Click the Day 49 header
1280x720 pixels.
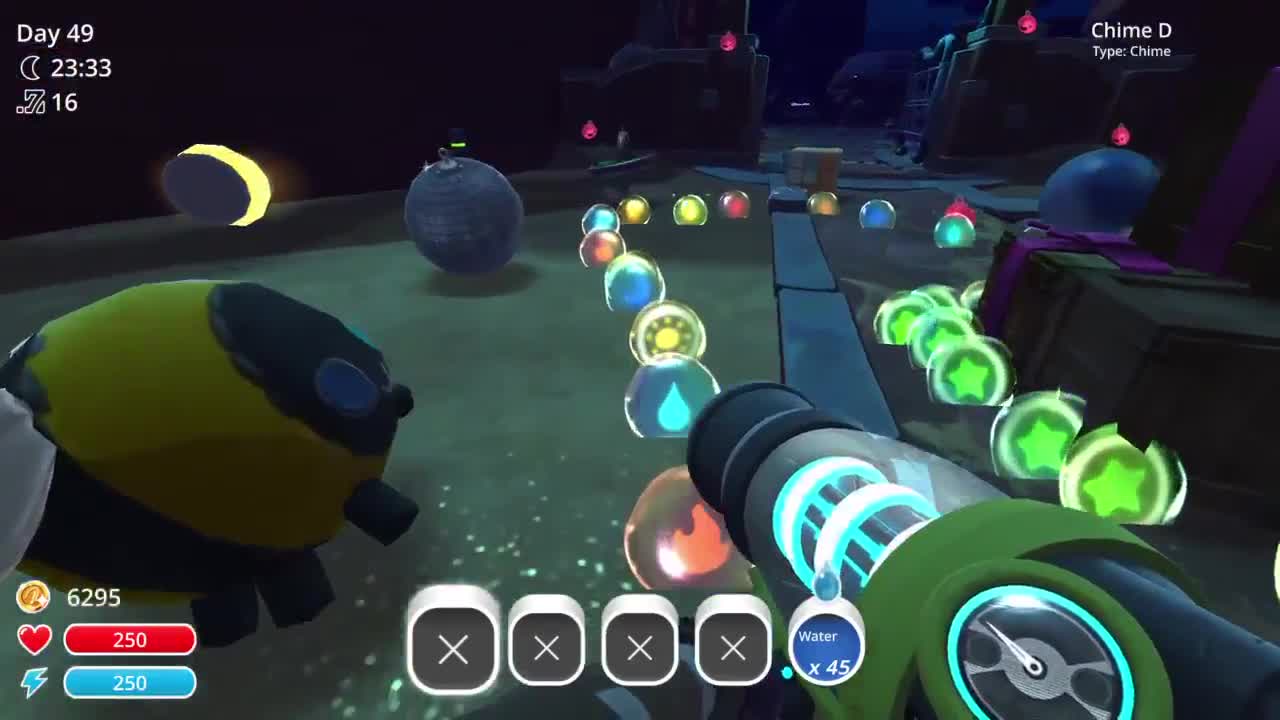(55, 34)
